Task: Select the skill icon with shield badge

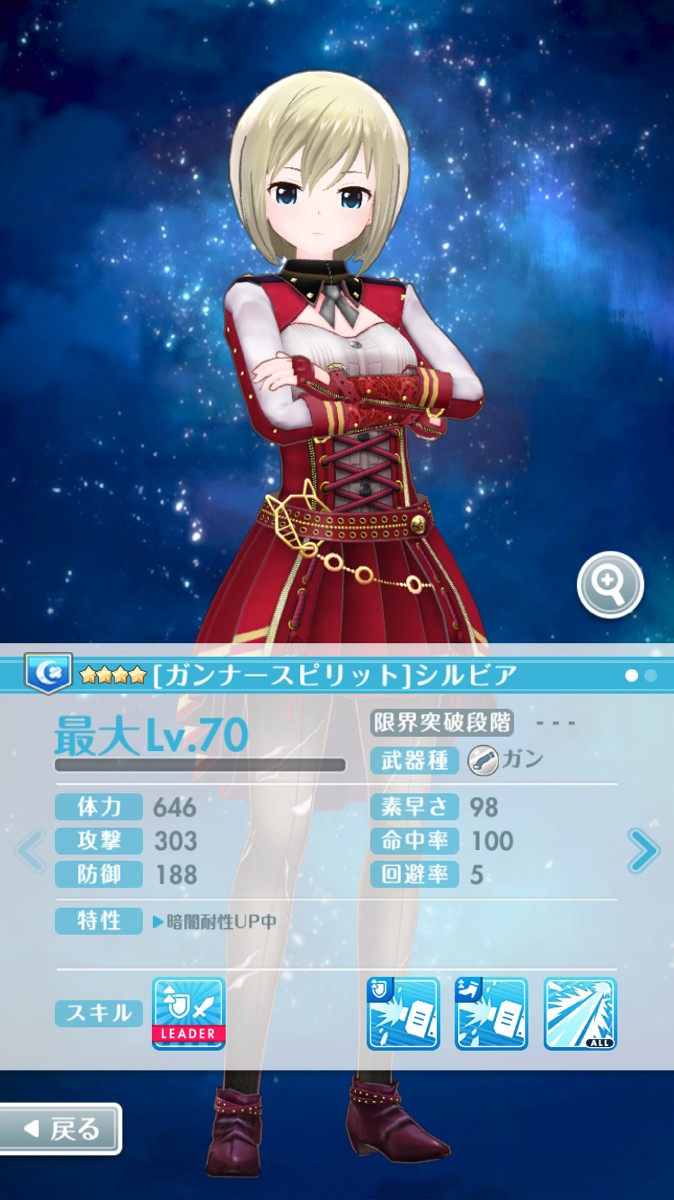Action: click(403, 1013)
